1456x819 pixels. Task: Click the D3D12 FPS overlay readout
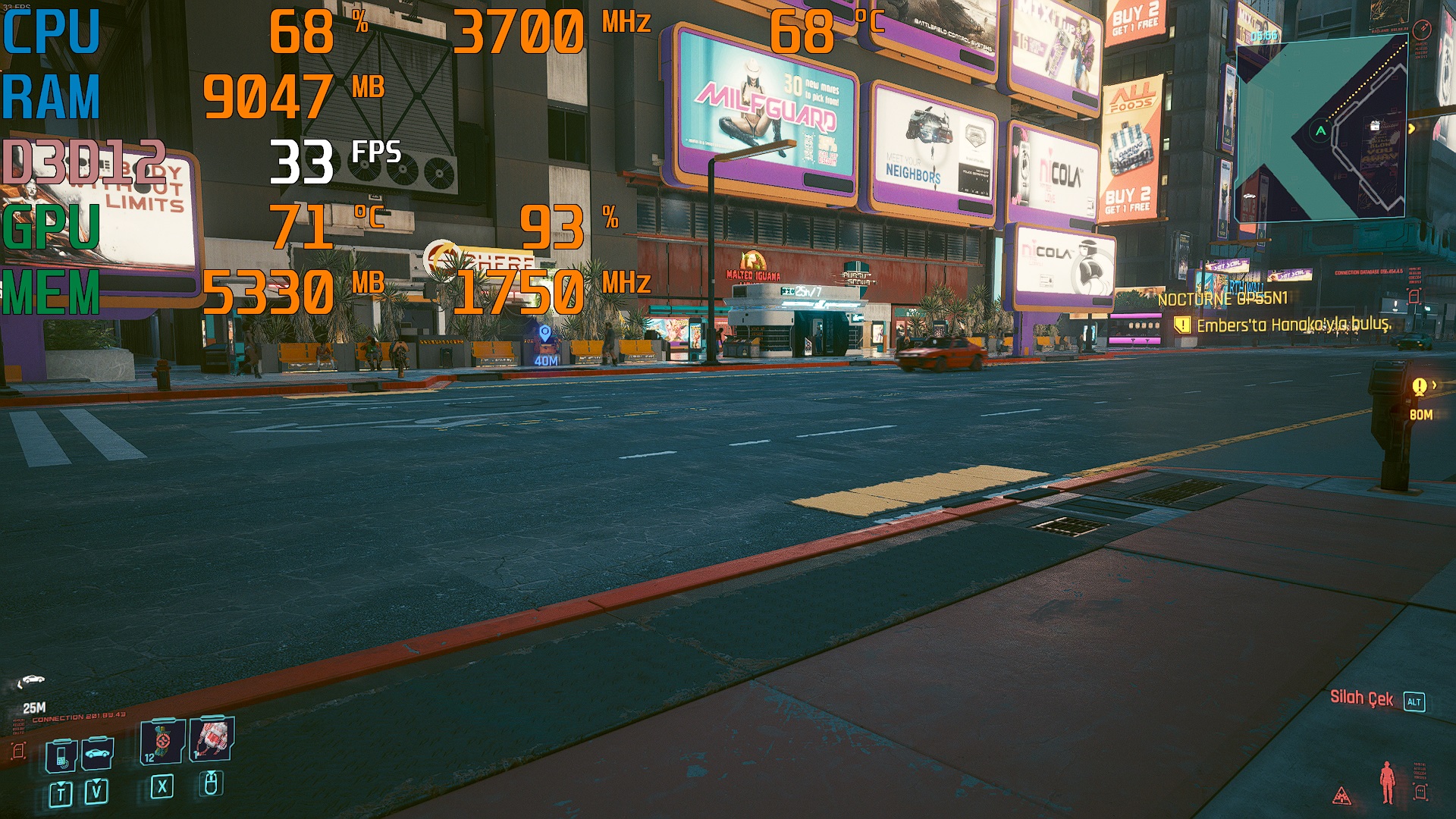302,162
